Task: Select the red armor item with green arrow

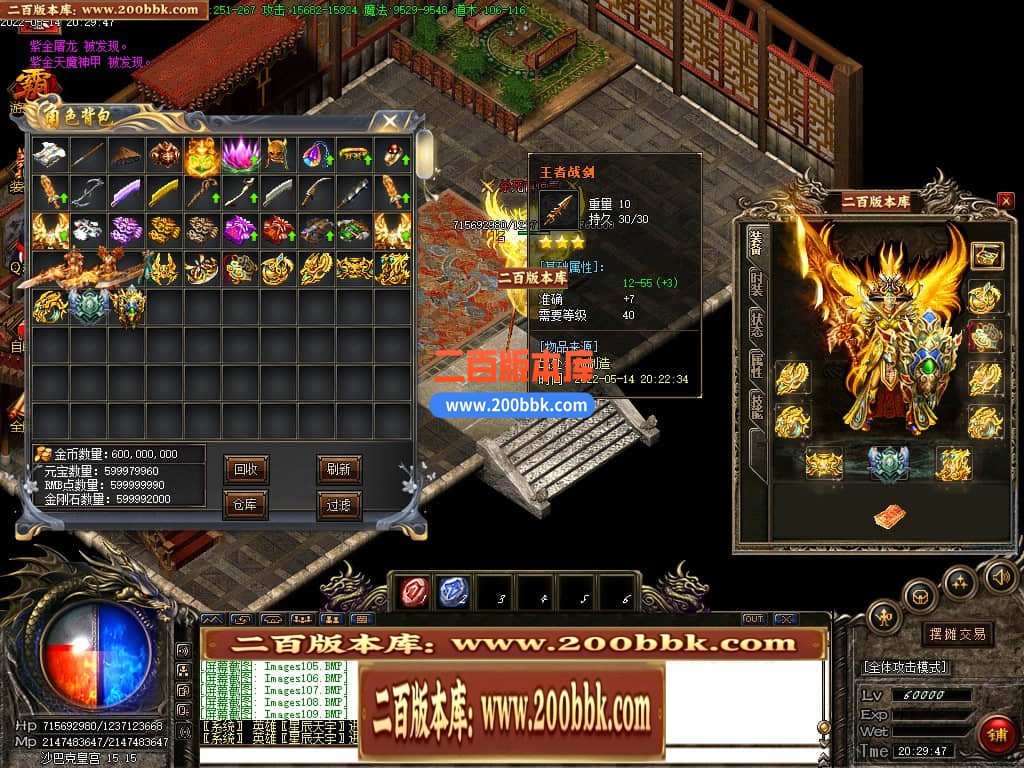Action: pyautogui.click(x=278, y=230)
